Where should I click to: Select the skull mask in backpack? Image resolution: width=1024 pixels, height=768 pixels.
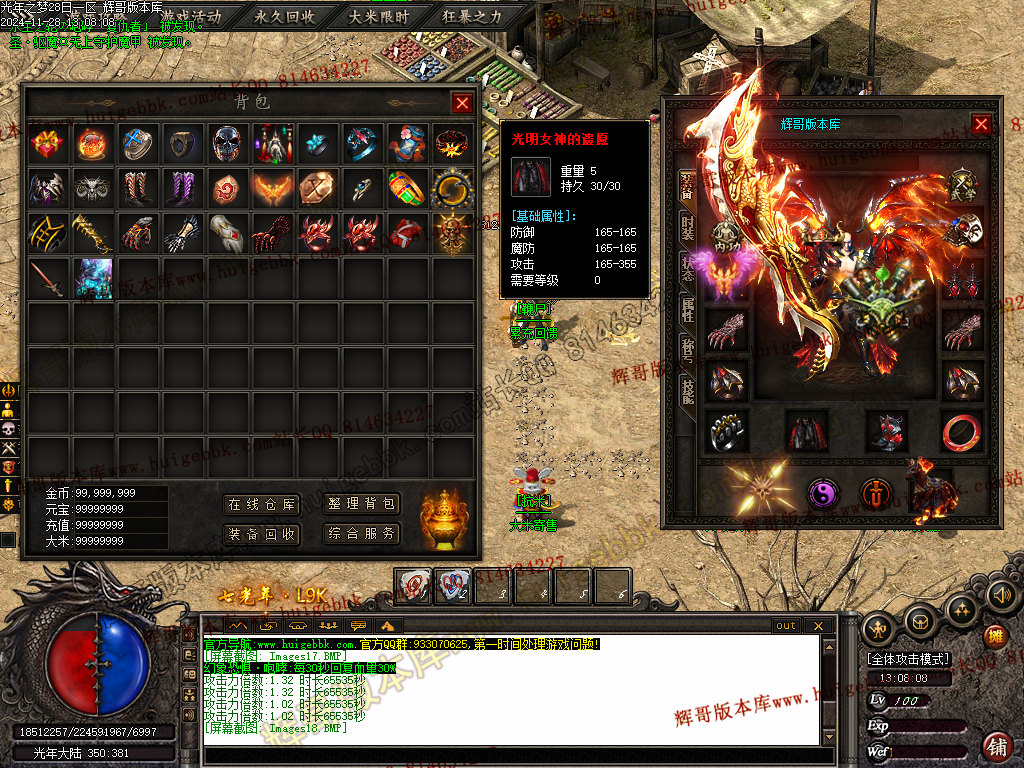[227, 144]
